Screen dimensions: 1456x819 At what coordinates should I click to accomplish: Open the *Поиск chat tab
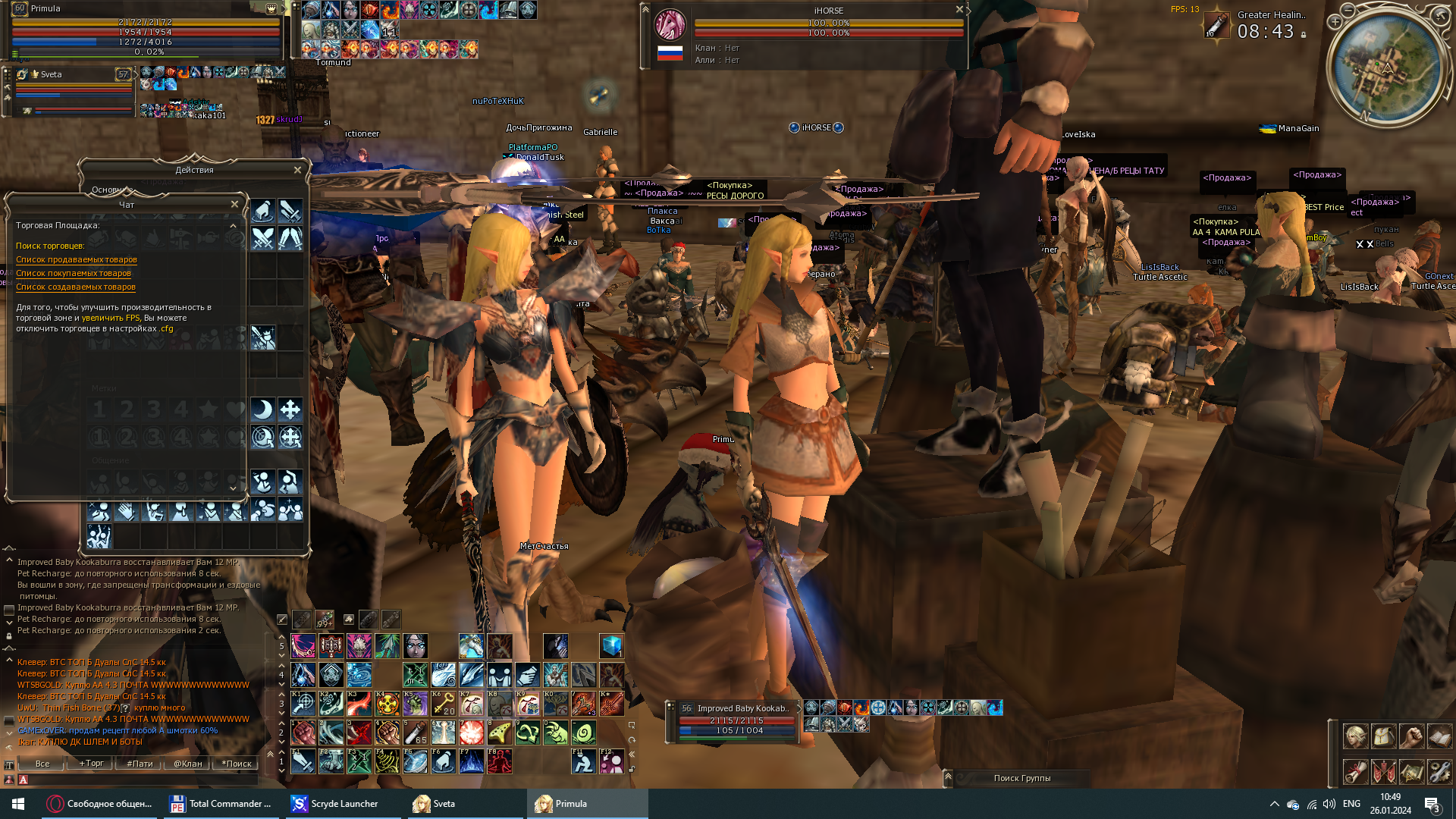tap(237, 764)
